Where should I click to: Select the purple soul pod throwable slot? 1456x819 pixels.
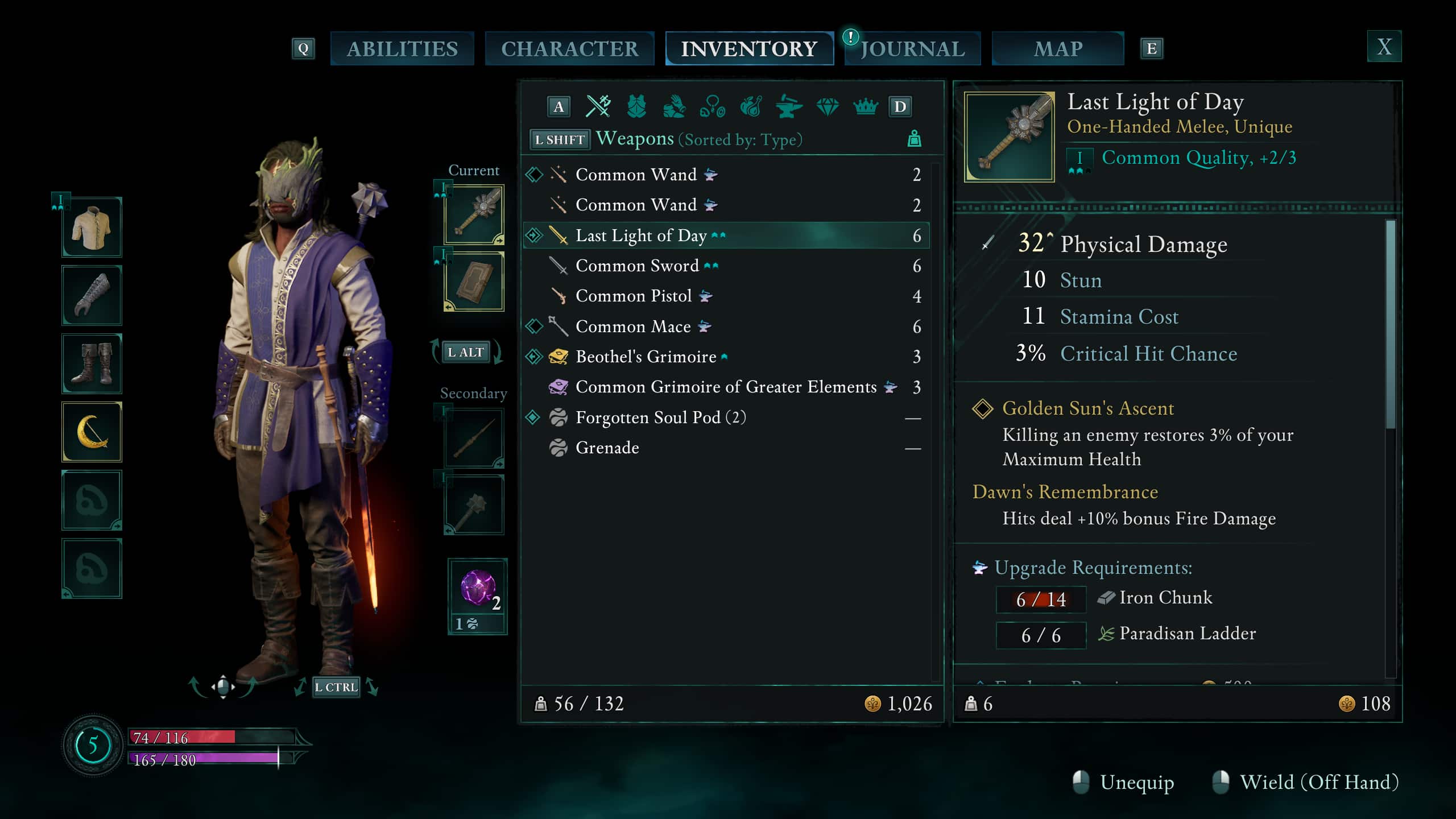tap(477, 589)
